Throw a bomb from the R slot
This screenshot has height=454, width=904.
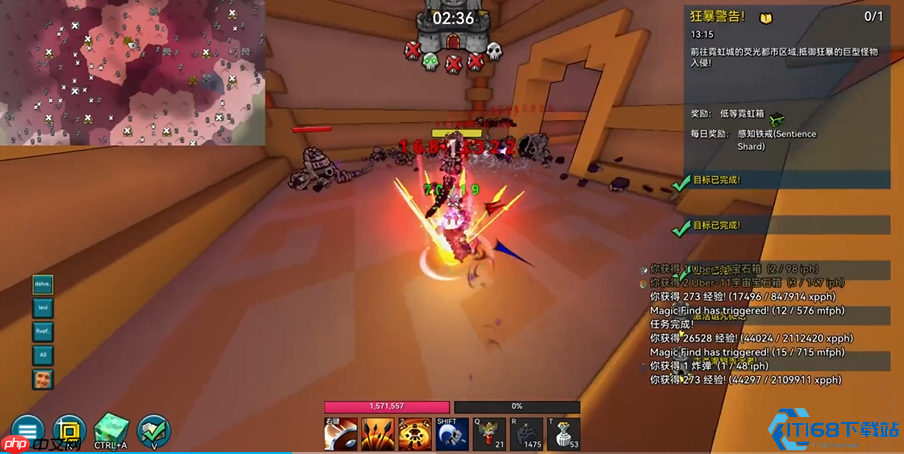point(526,433)
